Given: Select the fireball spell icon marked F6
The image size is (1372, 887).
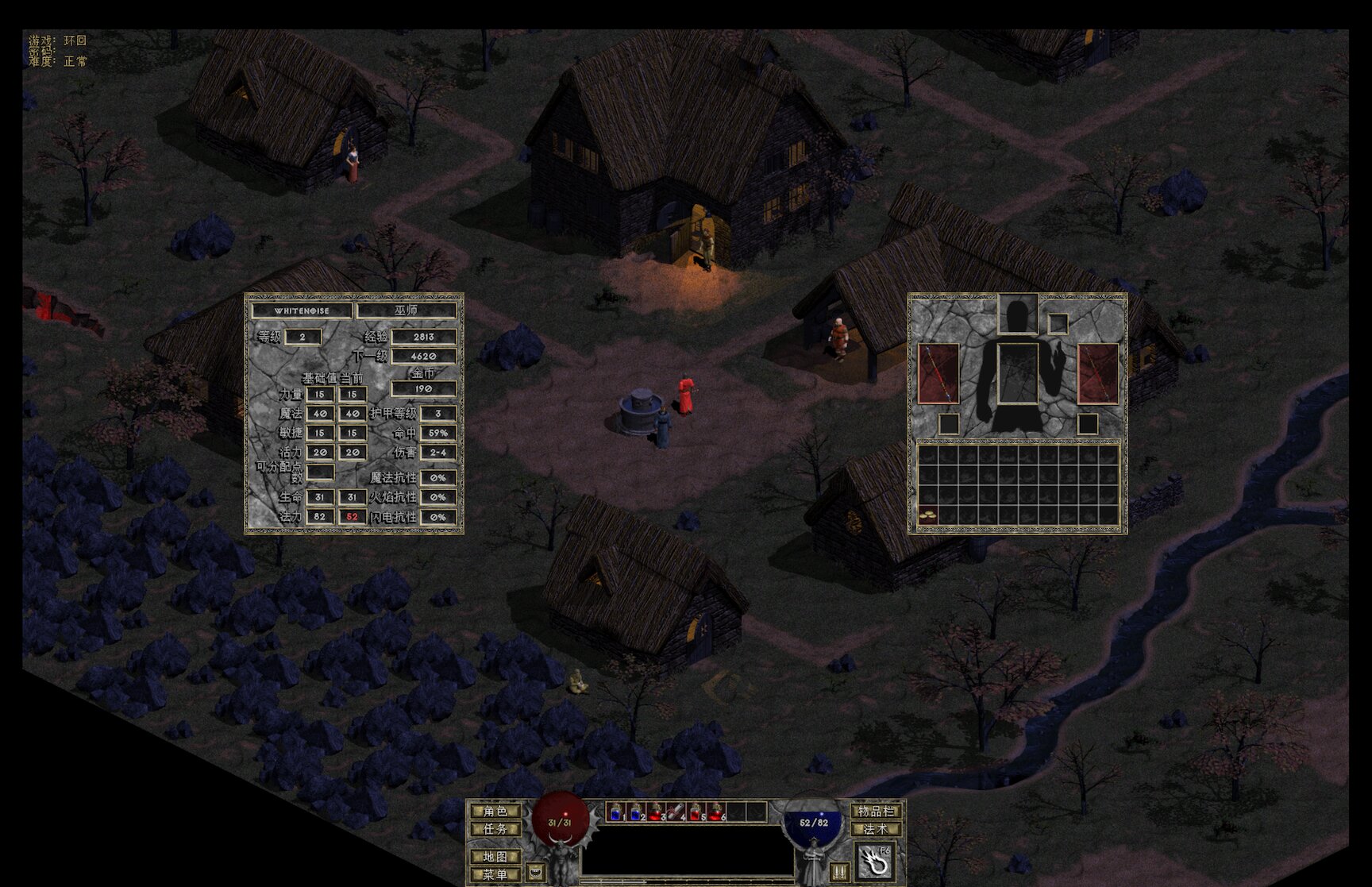Looking at the screenshot, I should [x=876, y=862].
